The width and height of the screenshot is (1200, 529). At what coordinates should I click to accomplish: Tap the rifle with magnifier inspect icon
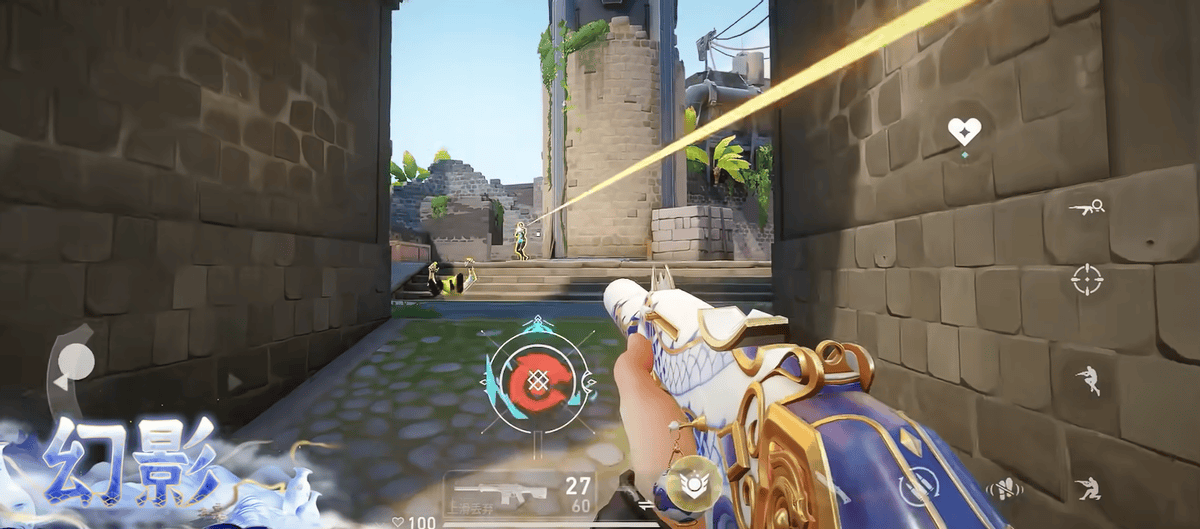[x=1087, y=207]
